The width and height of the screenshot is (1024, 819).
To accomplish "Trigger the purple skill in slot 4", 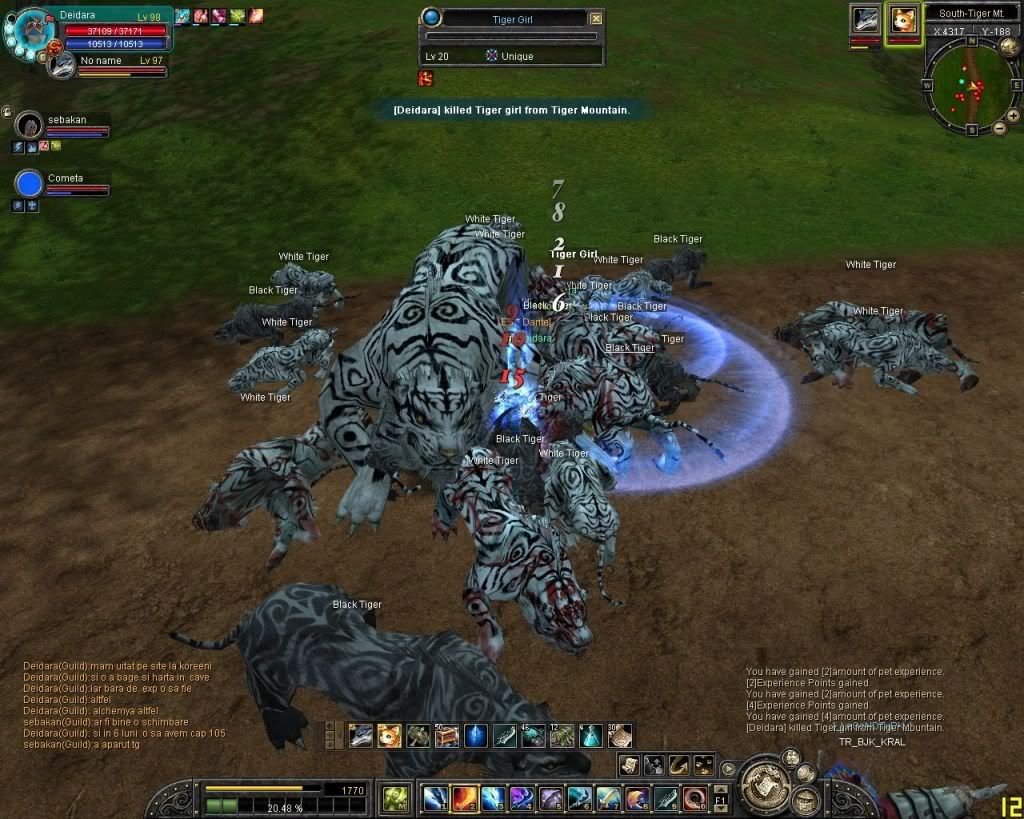I will click(522, 798).
